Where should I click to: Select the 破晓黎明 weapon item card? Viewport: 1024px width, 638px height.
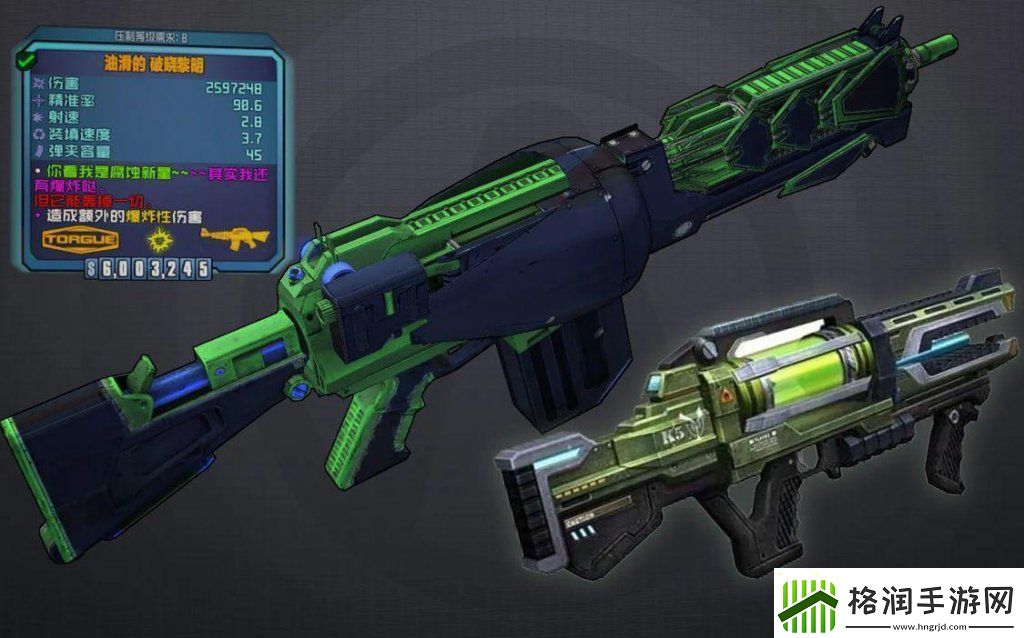pos(148,150)
